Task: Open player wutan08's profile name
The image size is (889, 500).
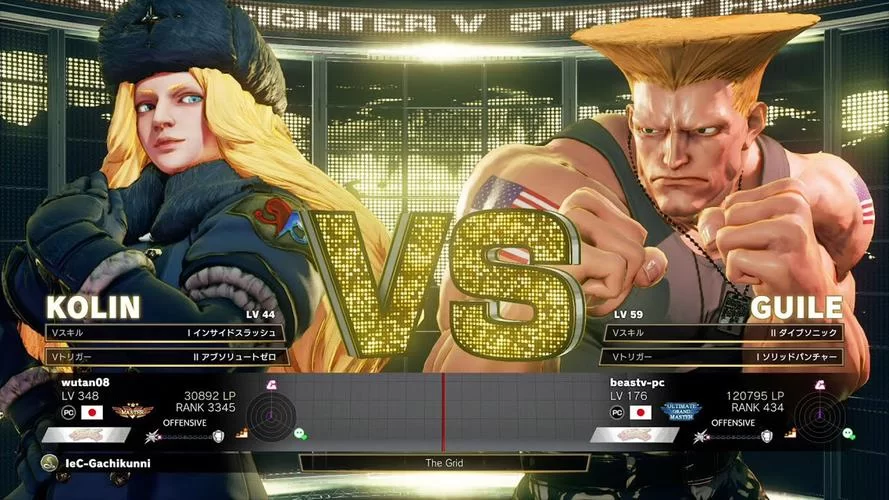Action: [83, 382]
